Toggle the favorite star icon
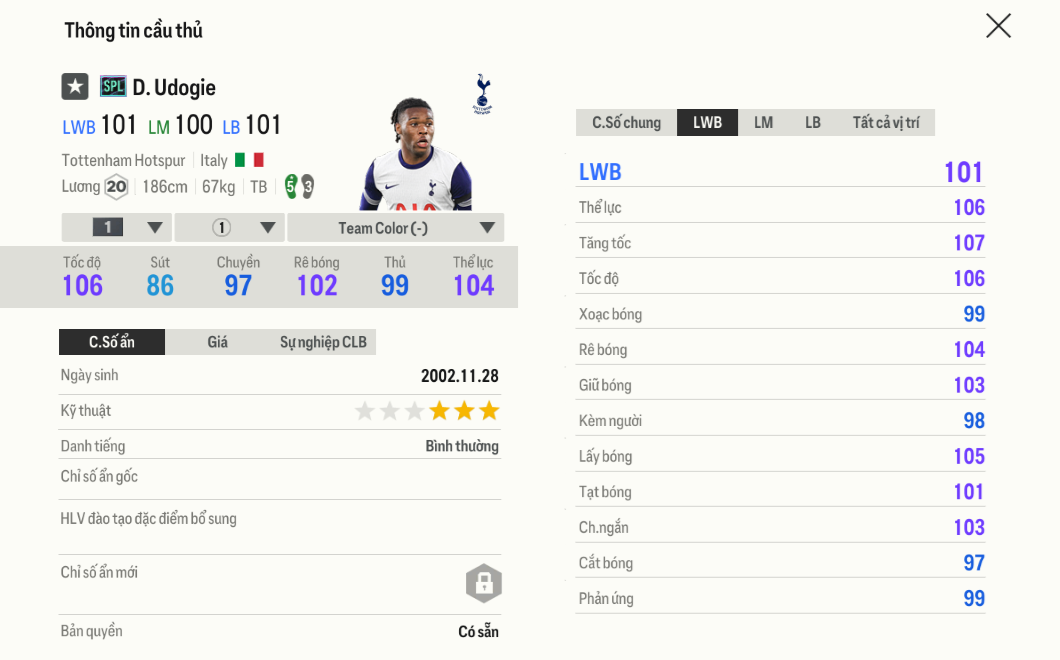The image size is (1060, 660). click(75, 87)
